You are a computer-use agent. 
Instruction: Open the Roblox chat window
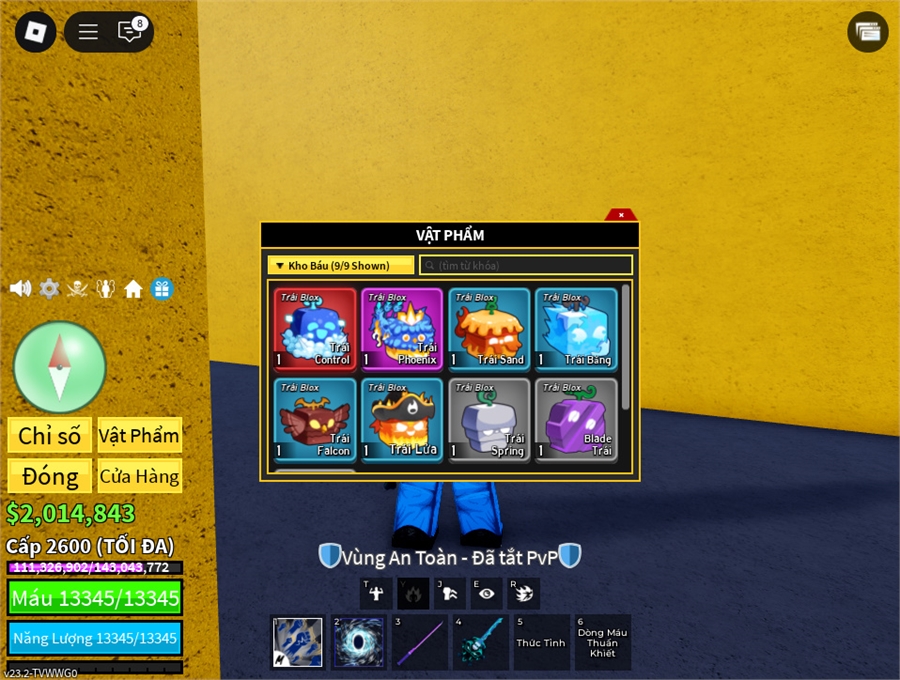tap(130, 32)
